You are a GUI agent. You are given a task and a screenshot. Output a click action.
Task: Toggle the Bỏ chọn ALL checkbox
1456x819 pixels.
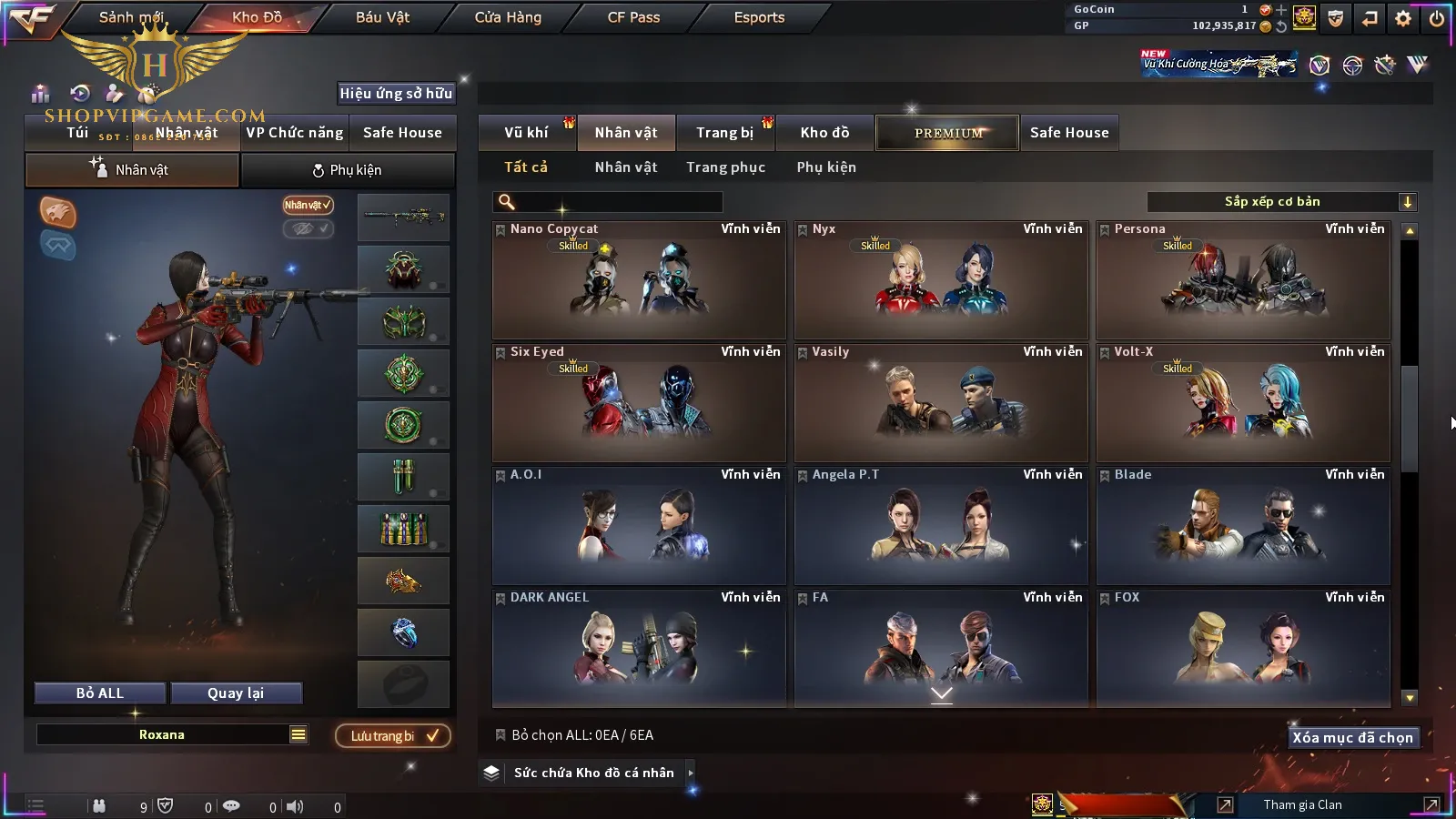point(500,735)
